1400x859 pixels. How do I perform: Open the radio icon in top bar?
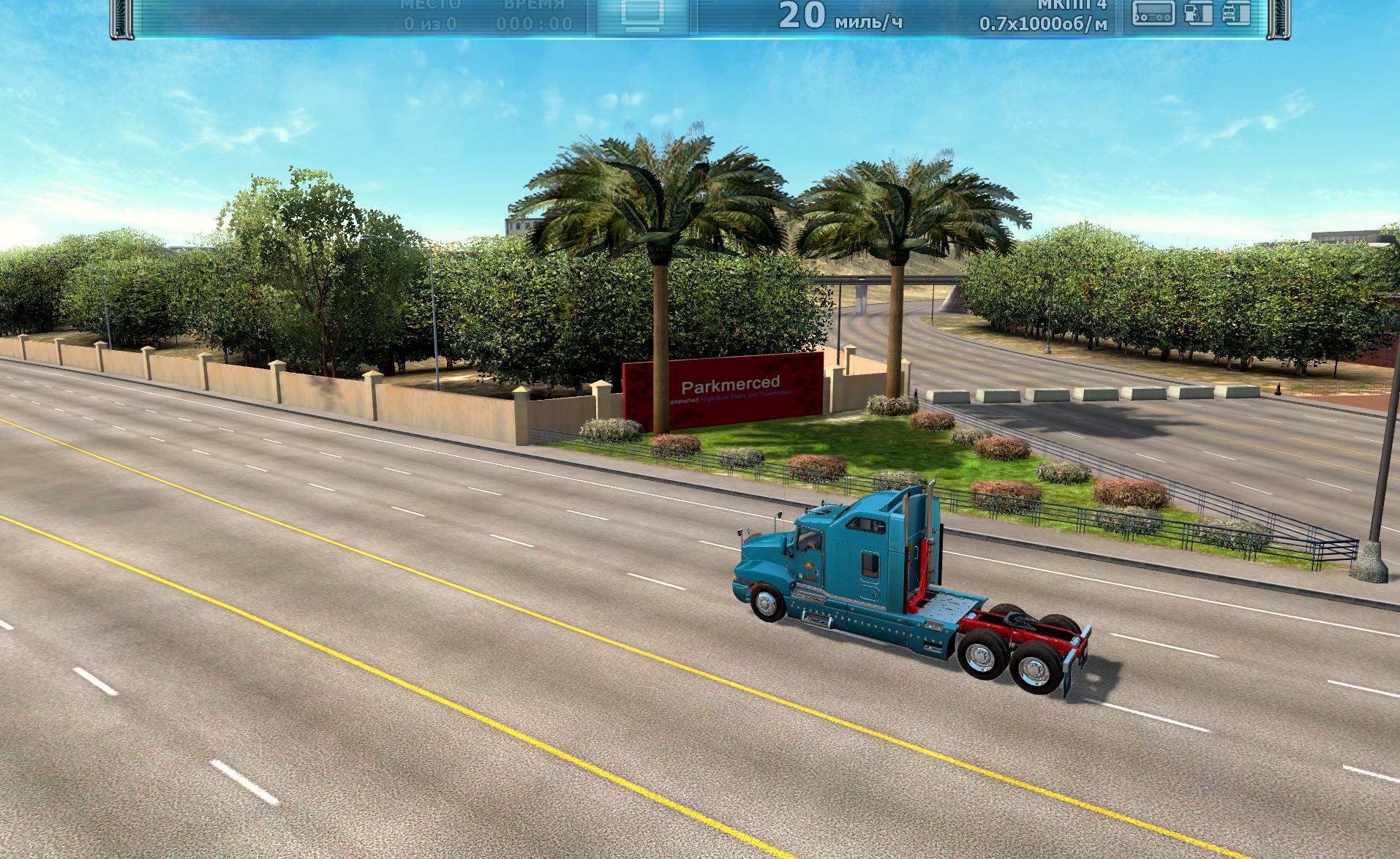[1154, 13]
